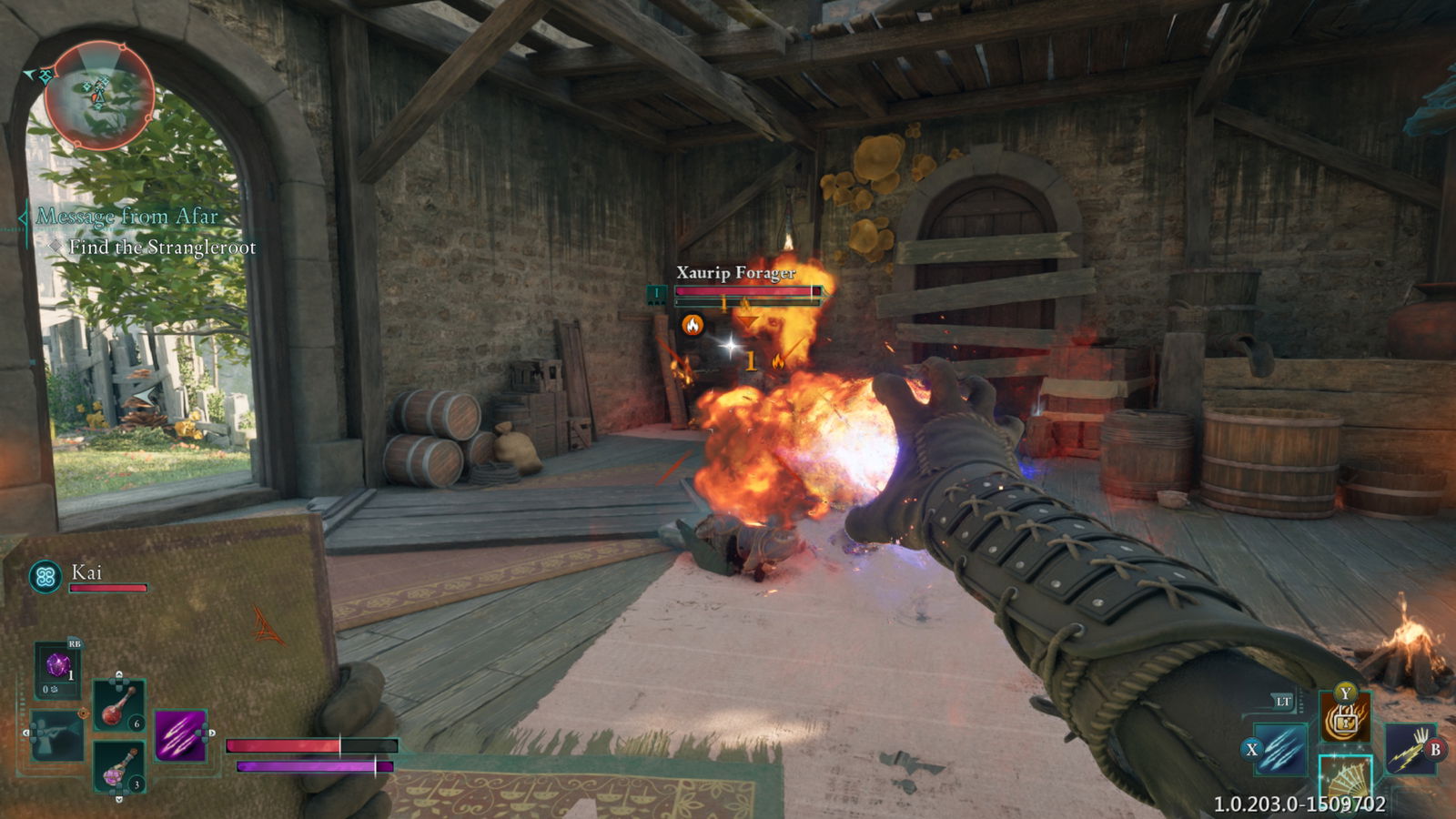Viewport: 1456px width, 819px height.
Task: Select the Message from Afar quest tracker
Action: [127, 217]
